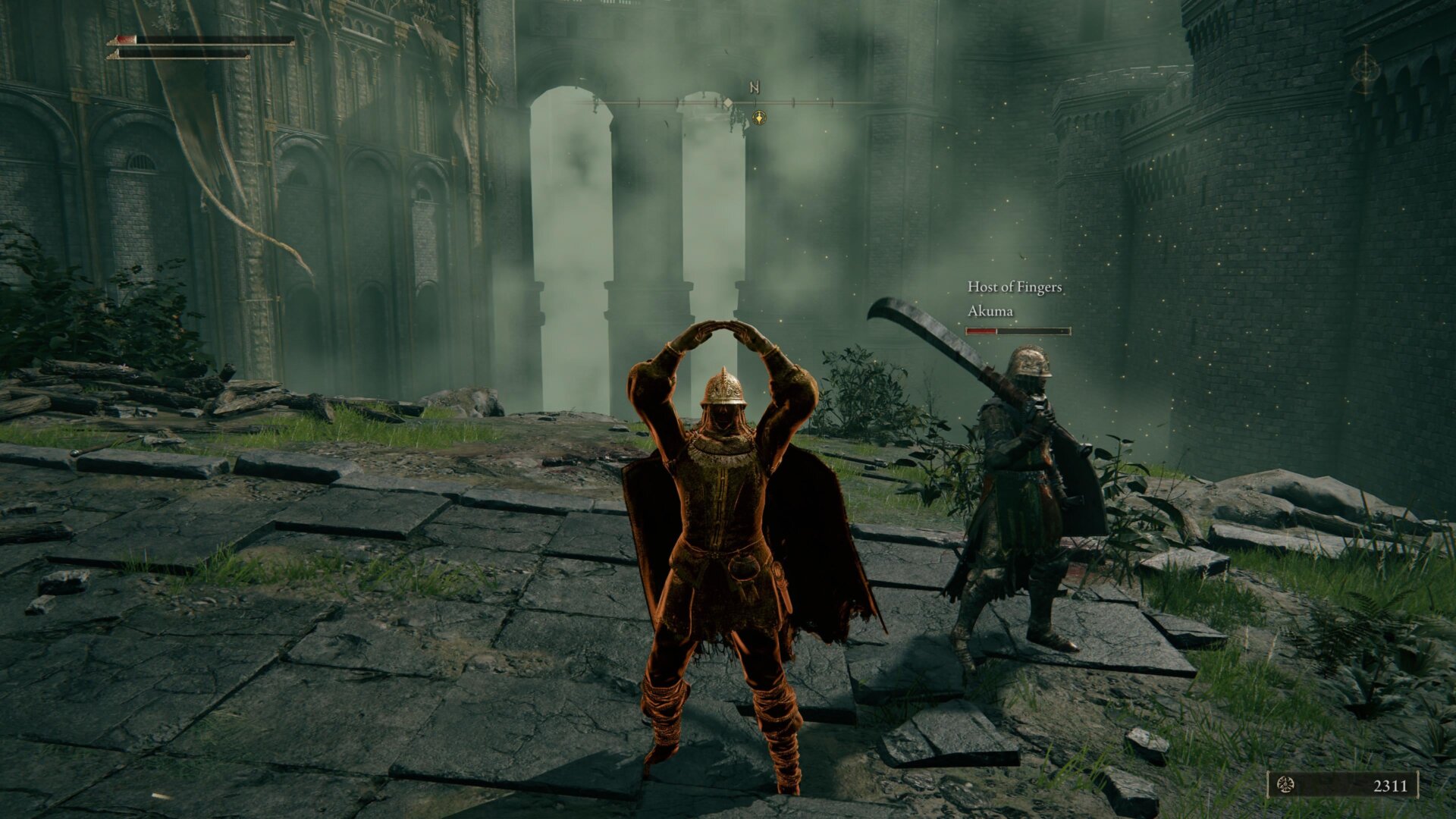Image resolution: width=1456 pixels, height=819 pixels.
Task: Click the decorative left end of the stamina bar
Action: point(113,56)
